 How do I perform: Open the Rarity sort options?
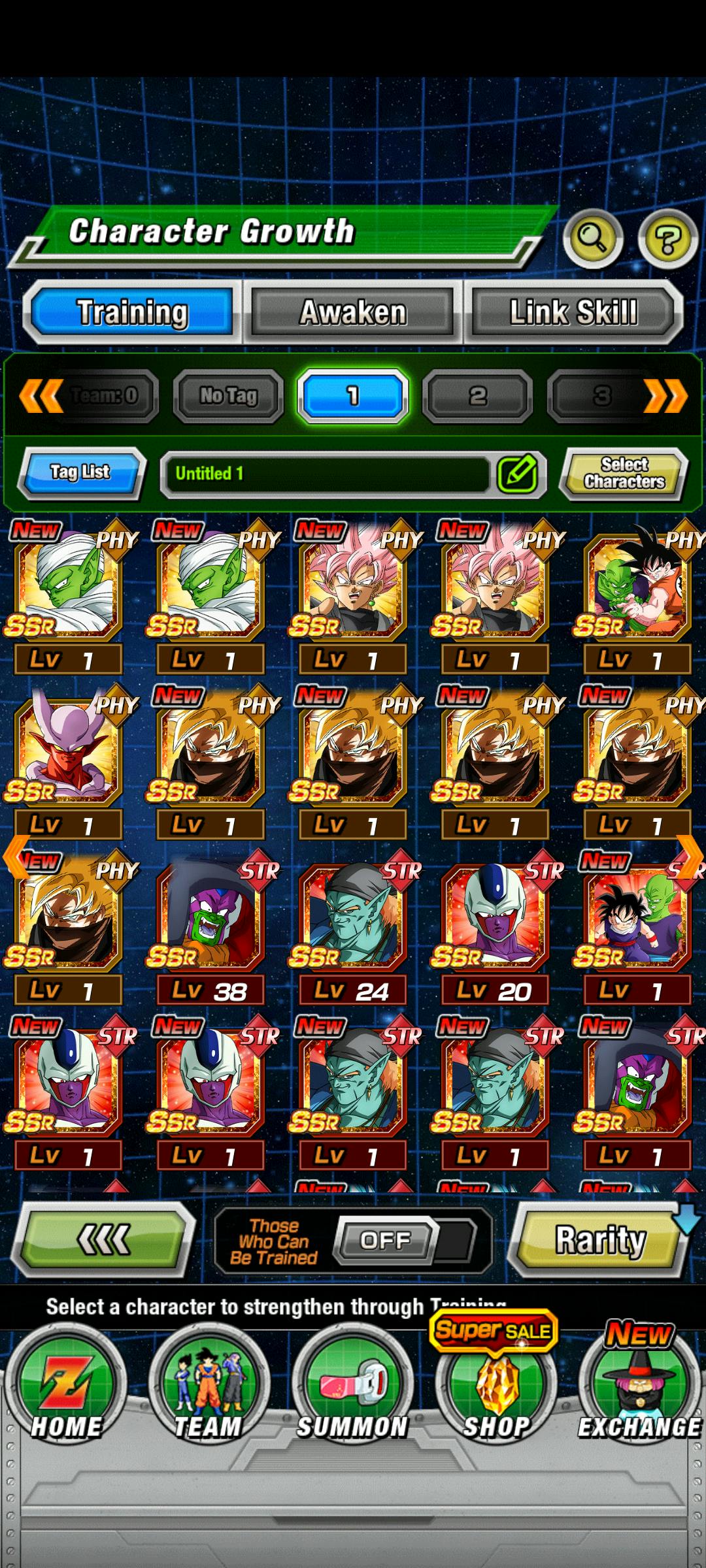(x=599, y=1241)
